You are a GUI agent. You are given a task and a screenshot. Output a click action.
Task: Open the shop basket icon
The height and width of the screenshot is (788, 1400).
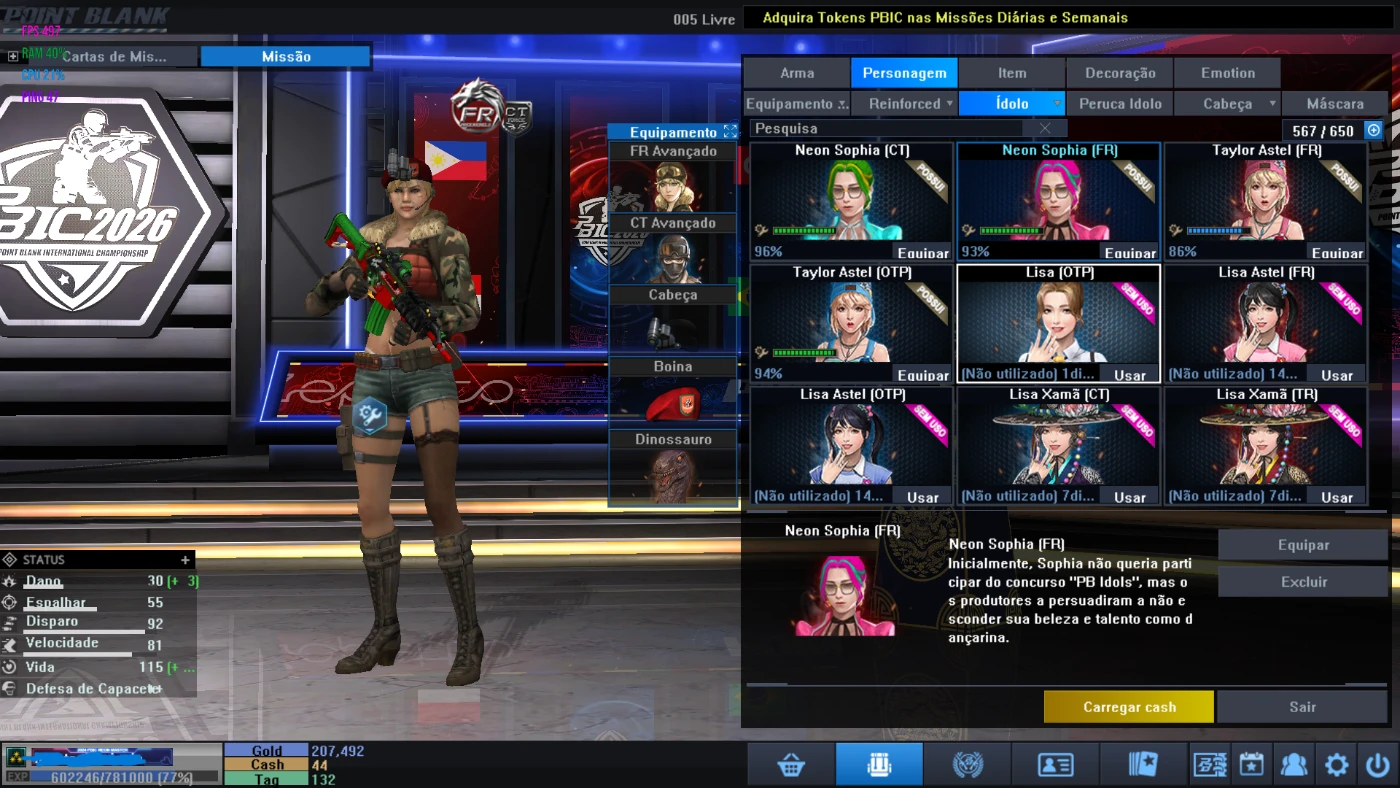[791, 765]
